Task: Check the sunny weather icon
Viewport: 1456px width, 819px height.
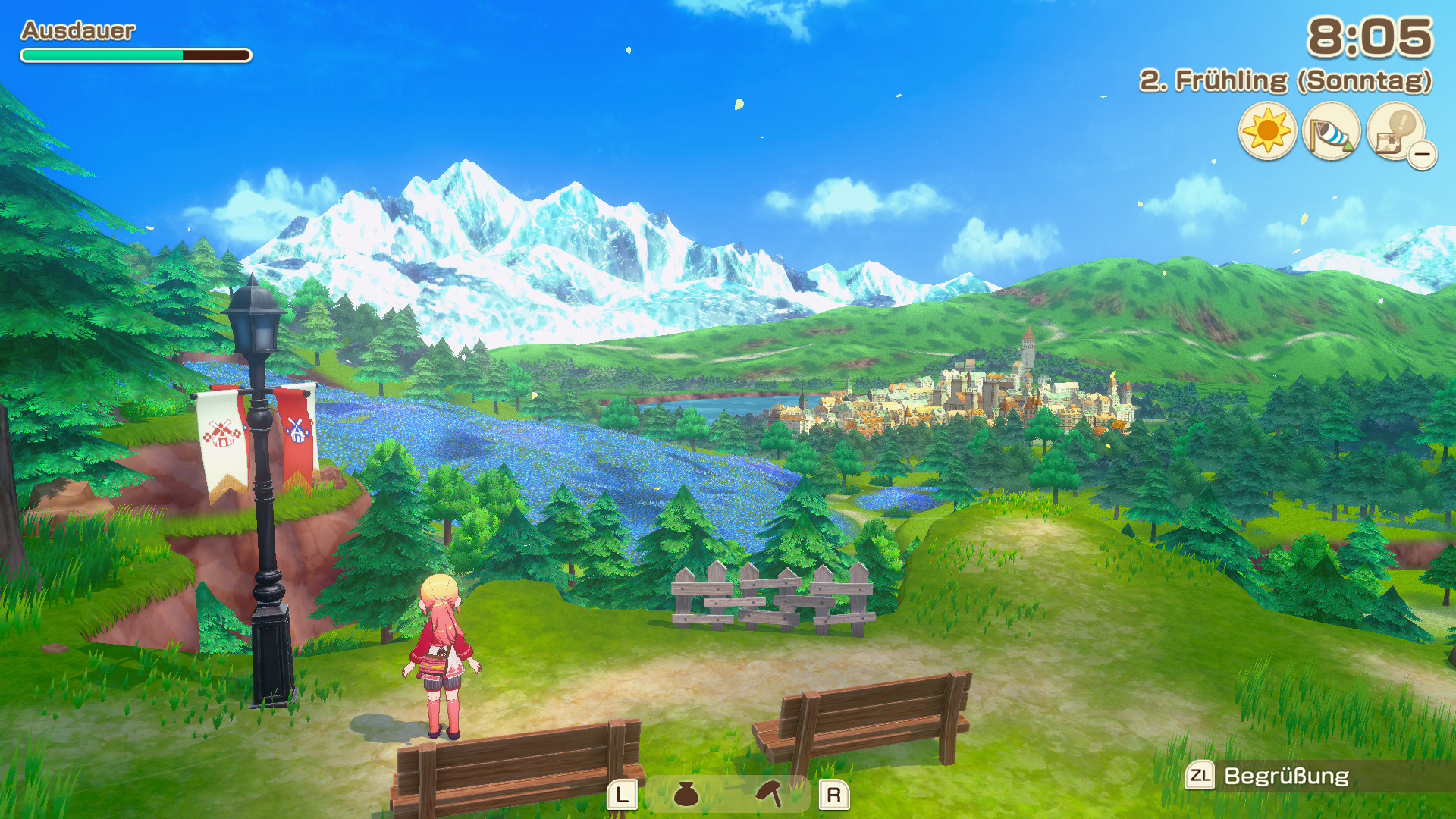Action: pyautogui.click(x=1266, y=132)
